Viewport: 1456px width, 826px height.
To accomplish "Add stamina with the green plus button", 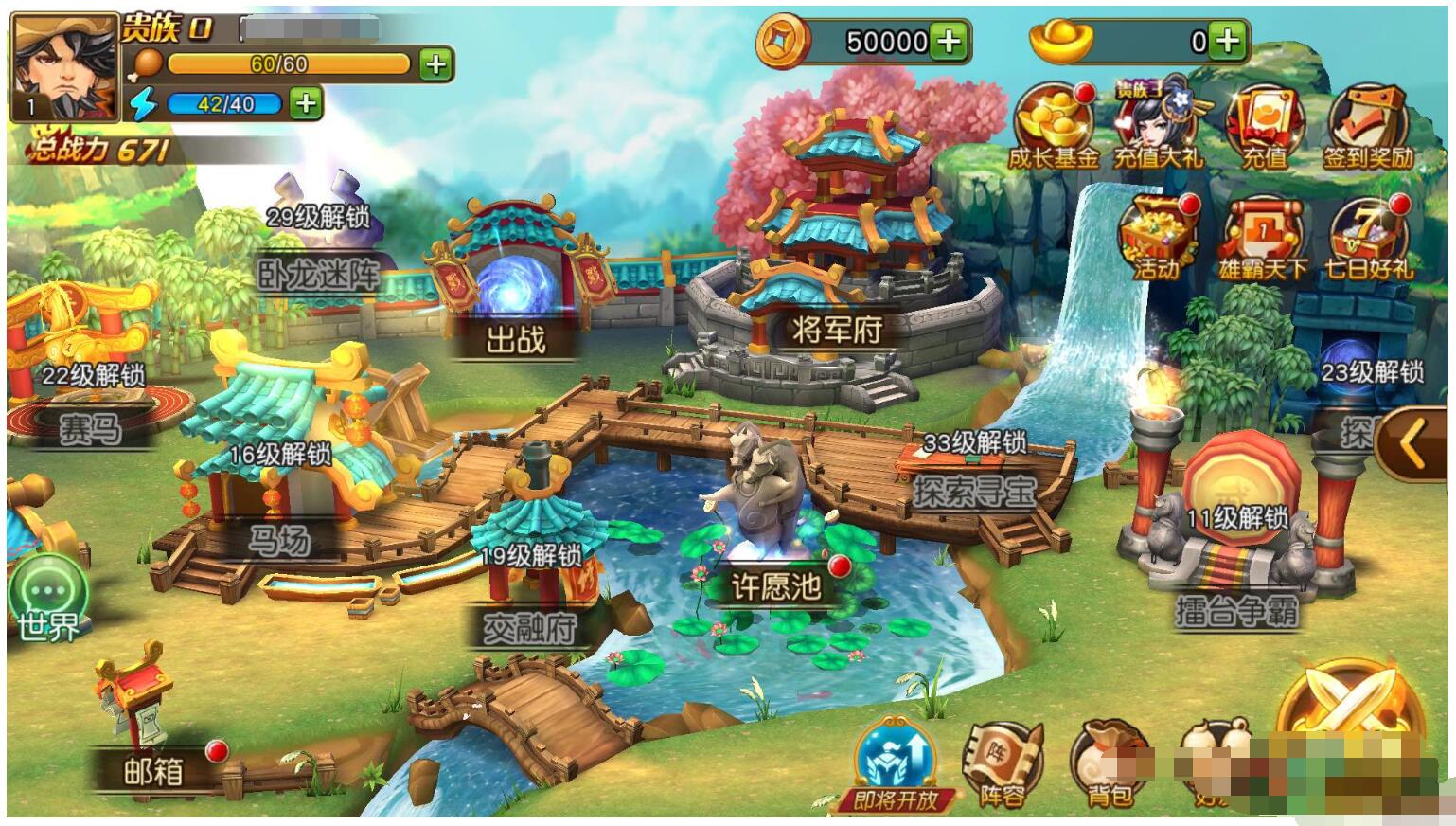I will [435, 64].
